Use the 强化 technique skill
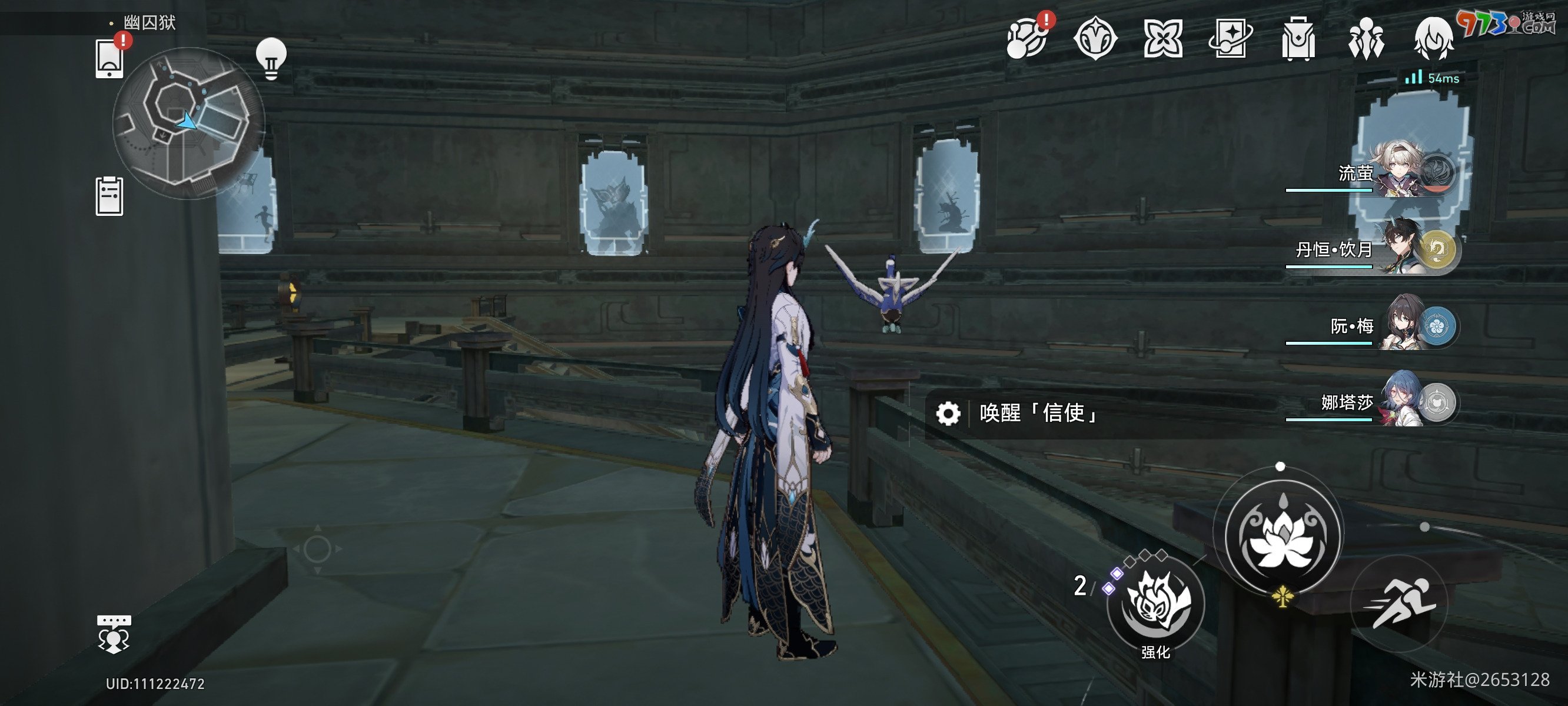The image size is (1568, 706). [1155, 604]
